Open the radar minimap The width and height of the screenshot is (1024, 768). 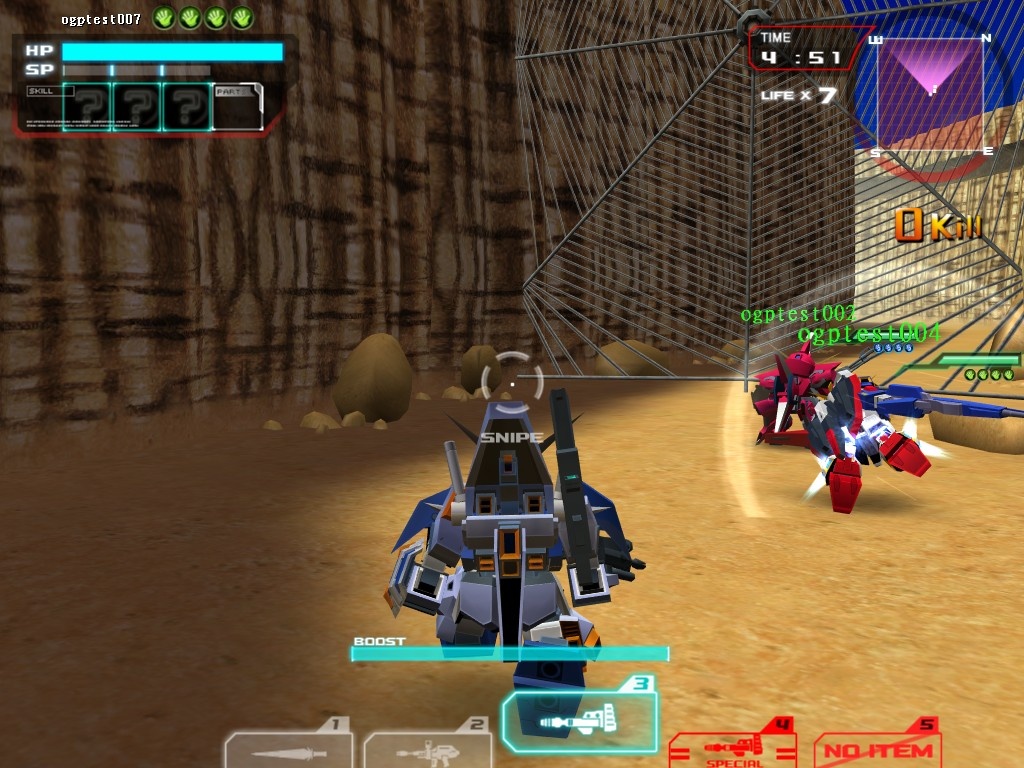(x=931, y=94)
